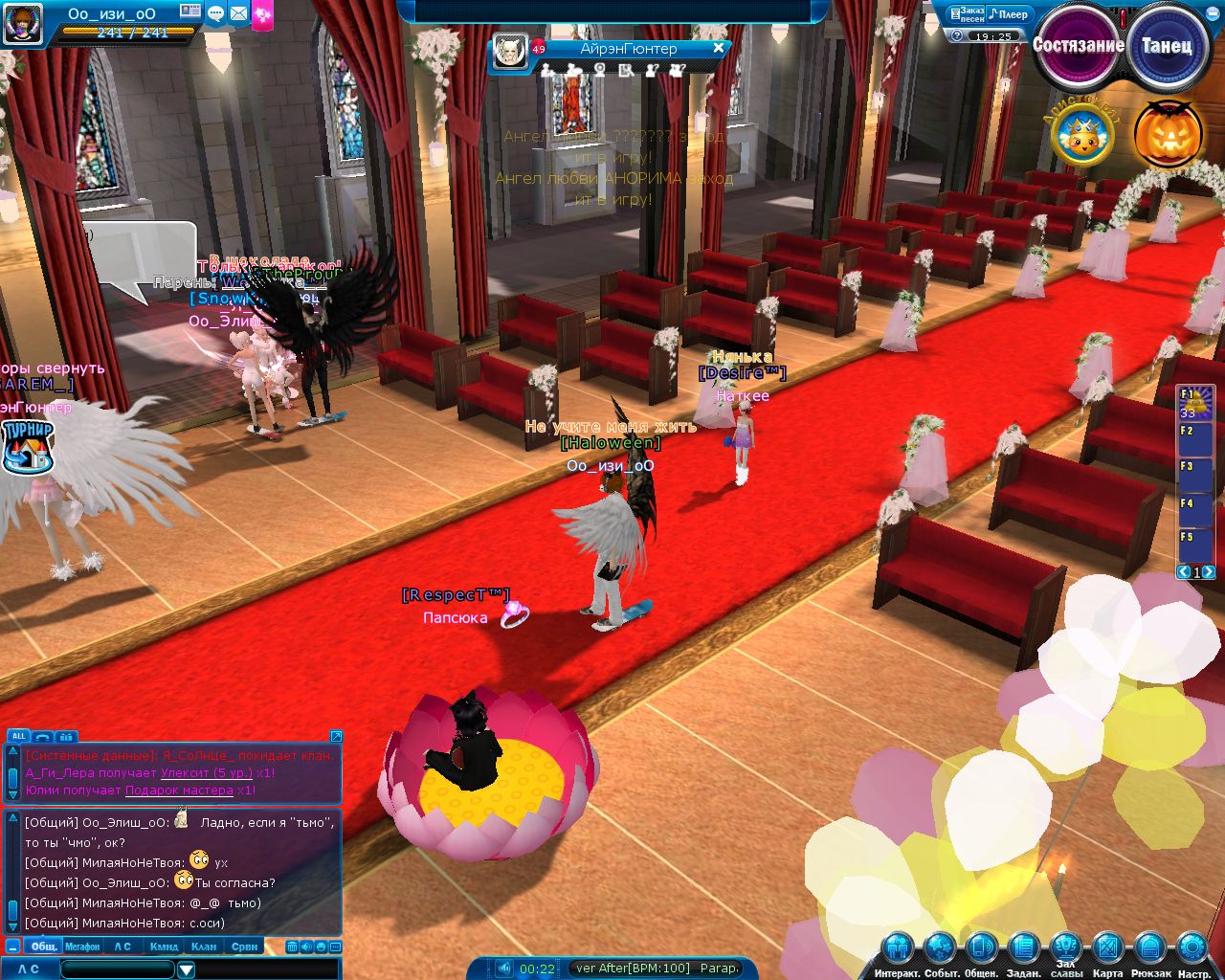The height and width of the screenshot is (980, 1225).
Task: Close the АйрэнГюнтер target panel
Action: coord(719,48)
